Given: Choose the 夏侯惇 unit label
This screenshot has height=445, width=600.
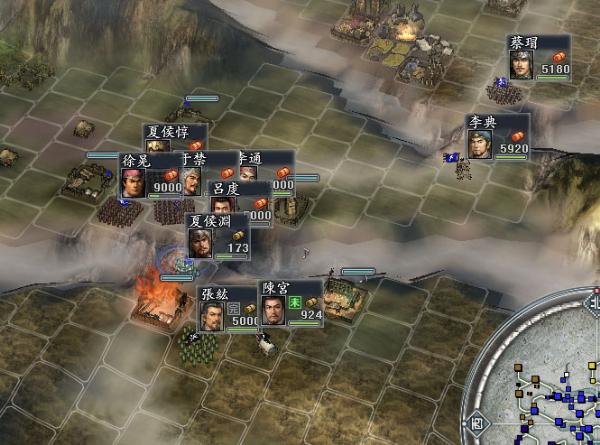Looking at the screenshot, I should coord(175,132).
